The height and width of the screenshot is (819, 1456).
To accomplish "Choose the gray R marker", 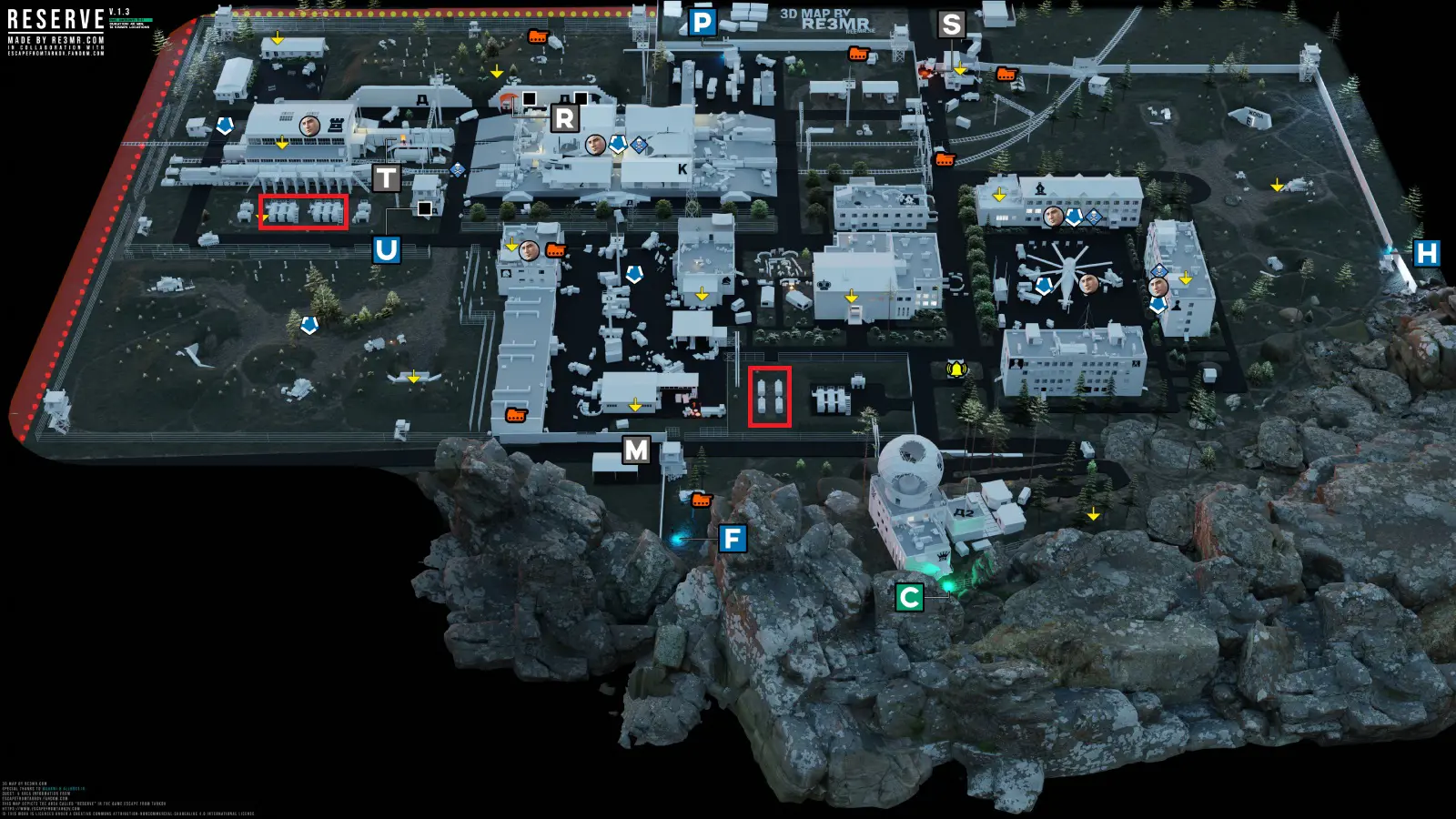I will (x=564, y=118).
